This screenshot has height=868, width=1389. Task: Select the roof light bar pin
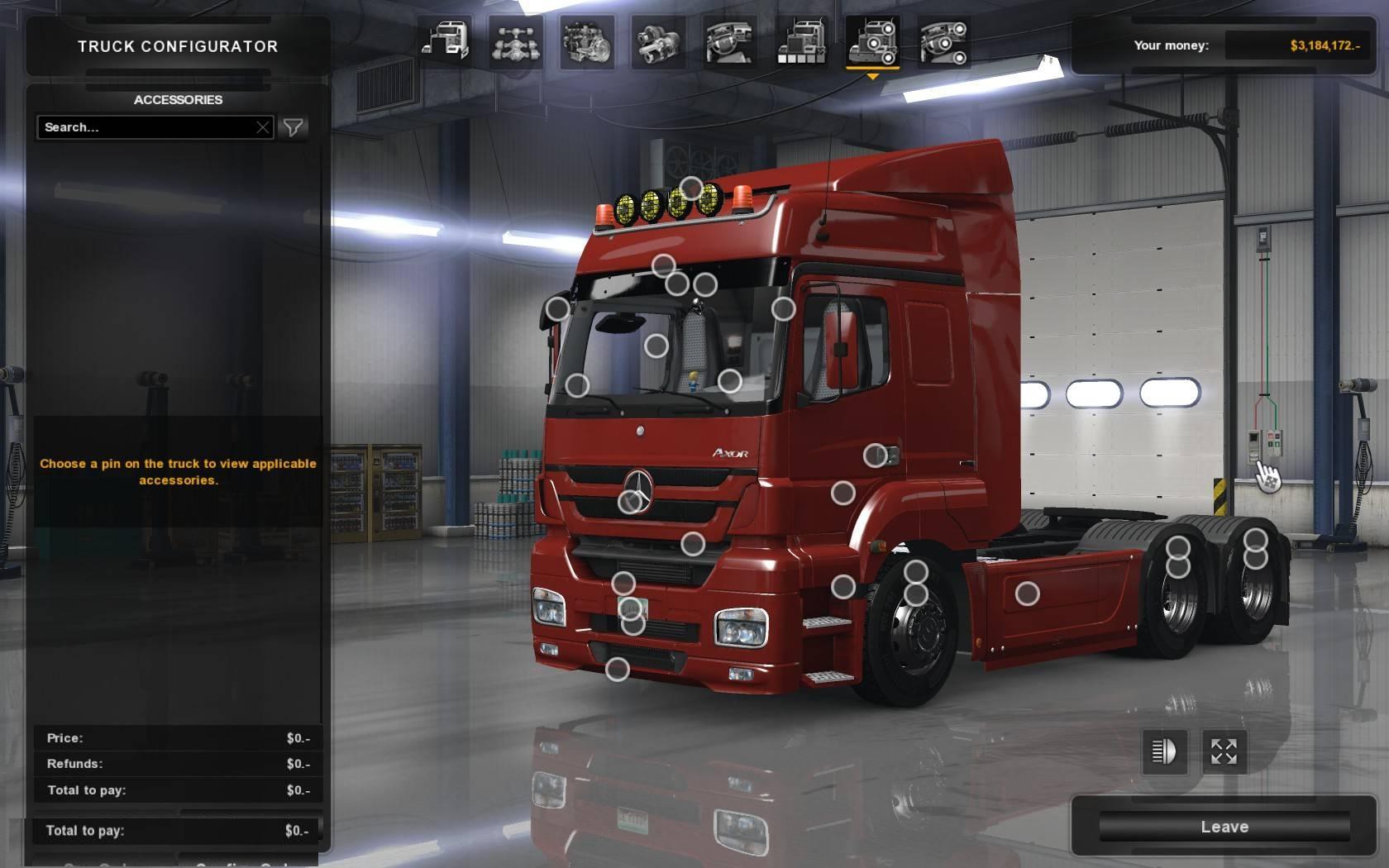click(x=691, y=189)
